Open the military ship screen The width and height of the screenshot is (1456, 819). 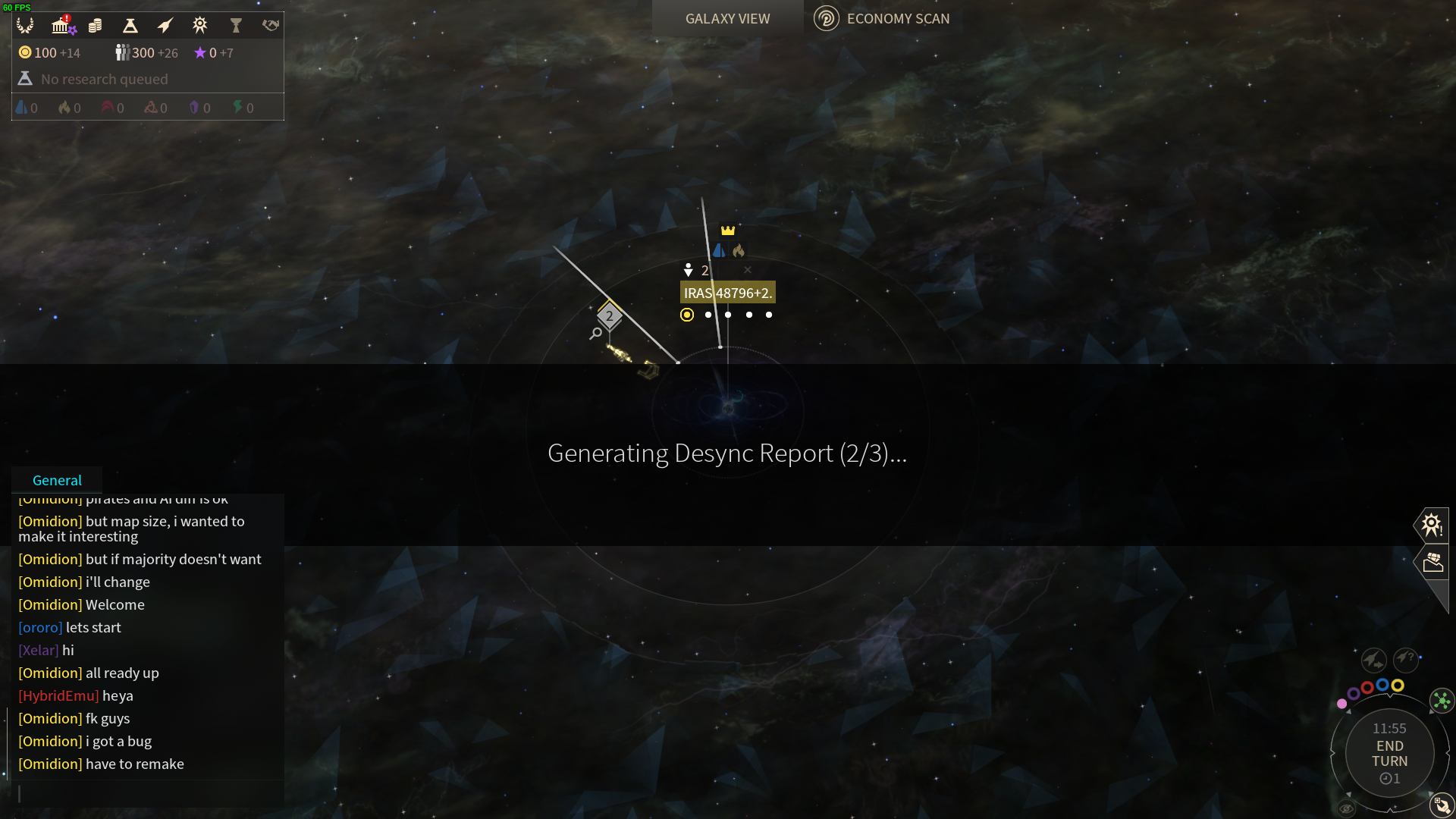165,26
